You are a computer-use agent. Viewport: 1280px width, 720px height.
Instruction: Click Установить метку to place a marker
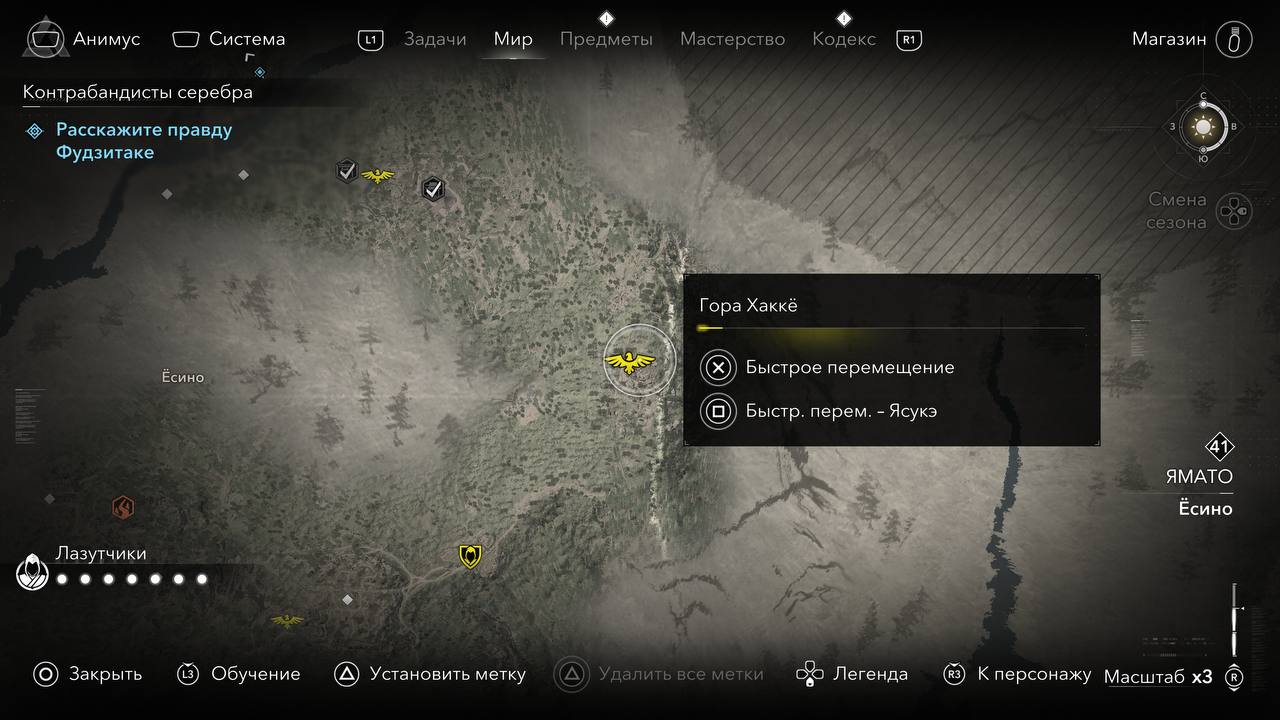[x=429, y=674]
